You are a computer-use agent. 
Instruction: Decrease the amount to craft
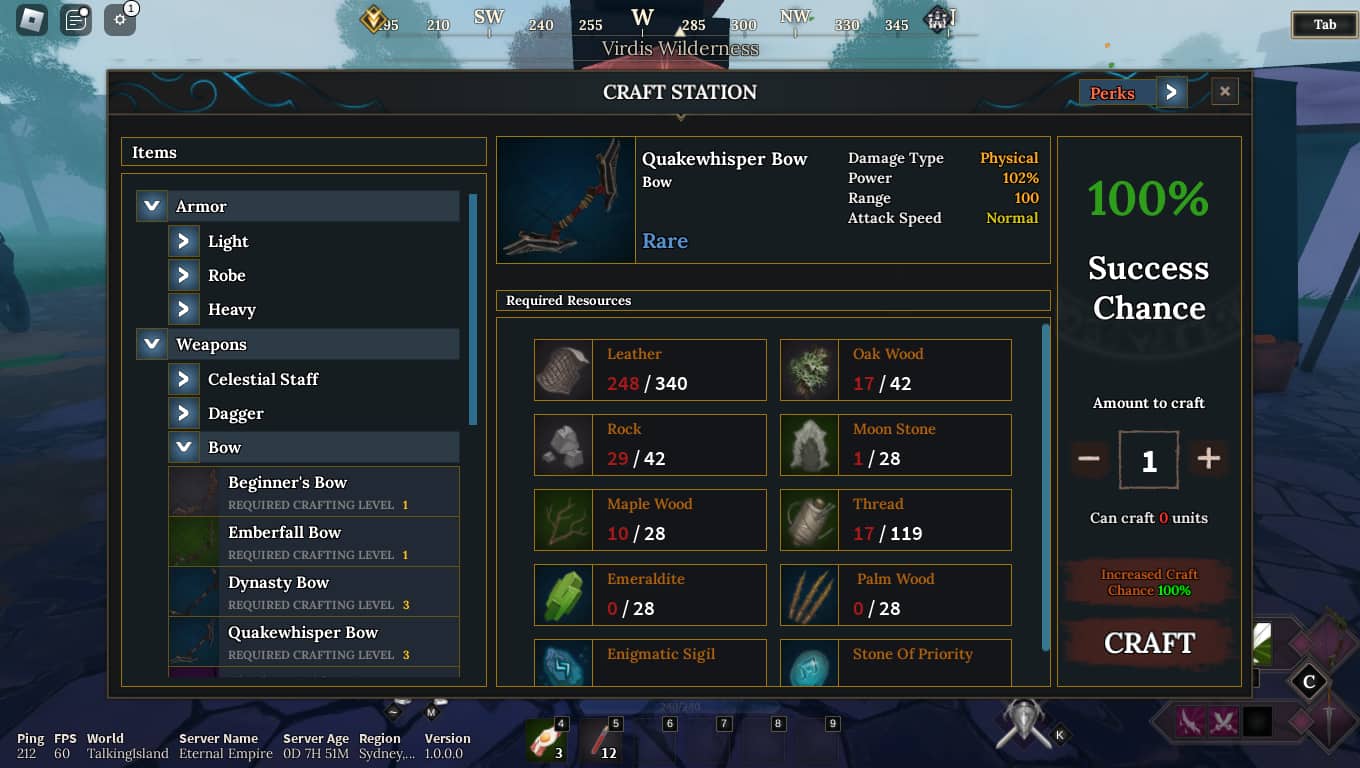1089,459
